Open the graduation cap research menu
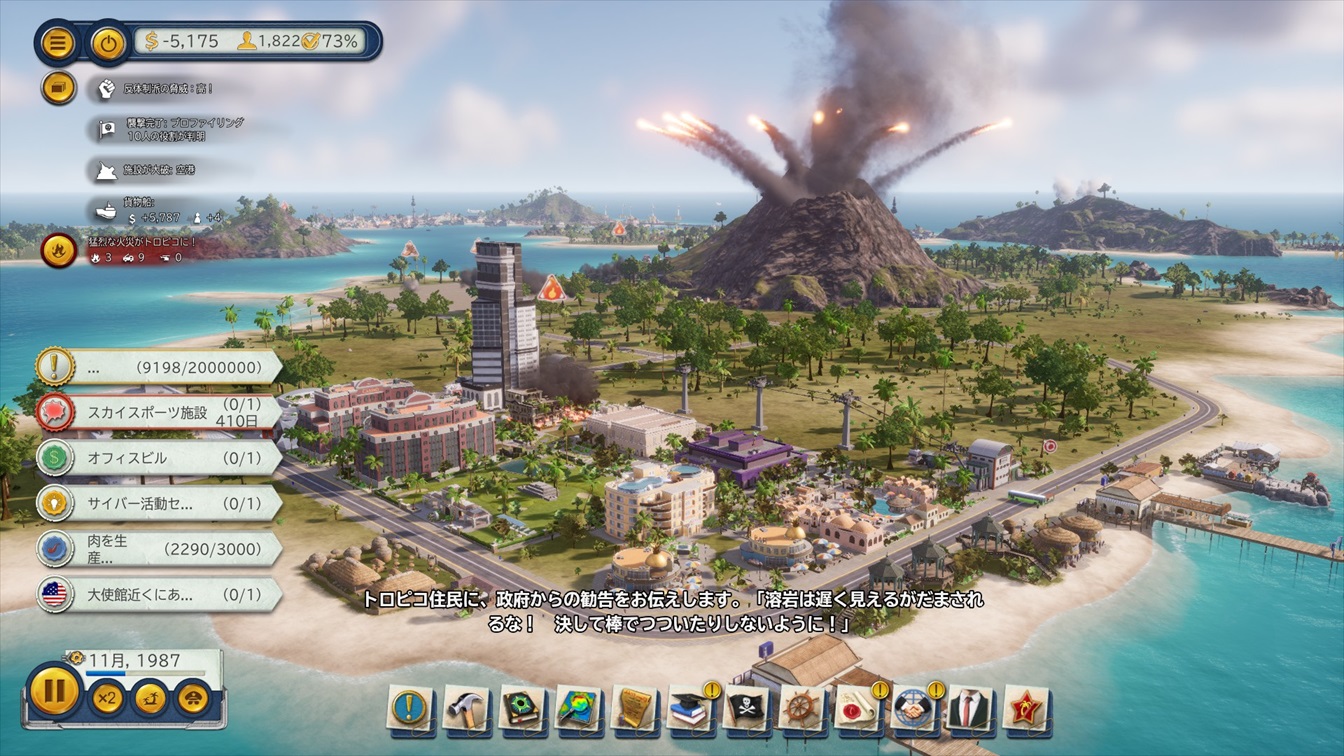The image size is (1344, 756). coord(689,707)
